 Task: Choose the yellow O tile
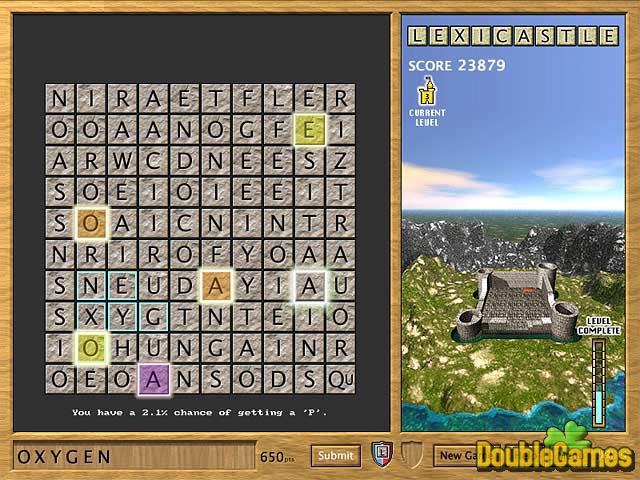tap(91, 348)
